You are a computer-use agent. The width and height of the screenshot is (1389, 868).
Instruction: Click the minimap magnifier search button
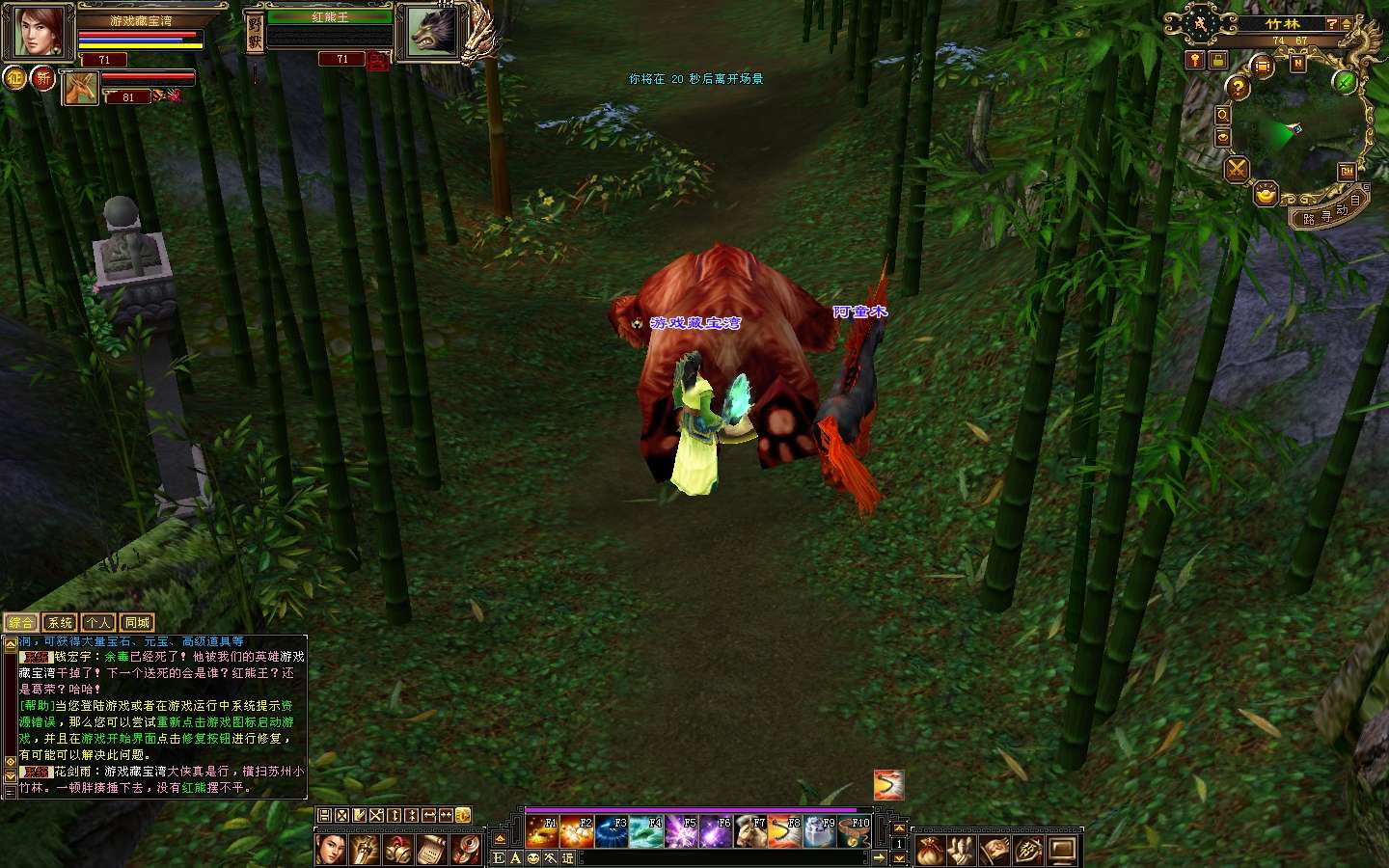coord(1222,115)
